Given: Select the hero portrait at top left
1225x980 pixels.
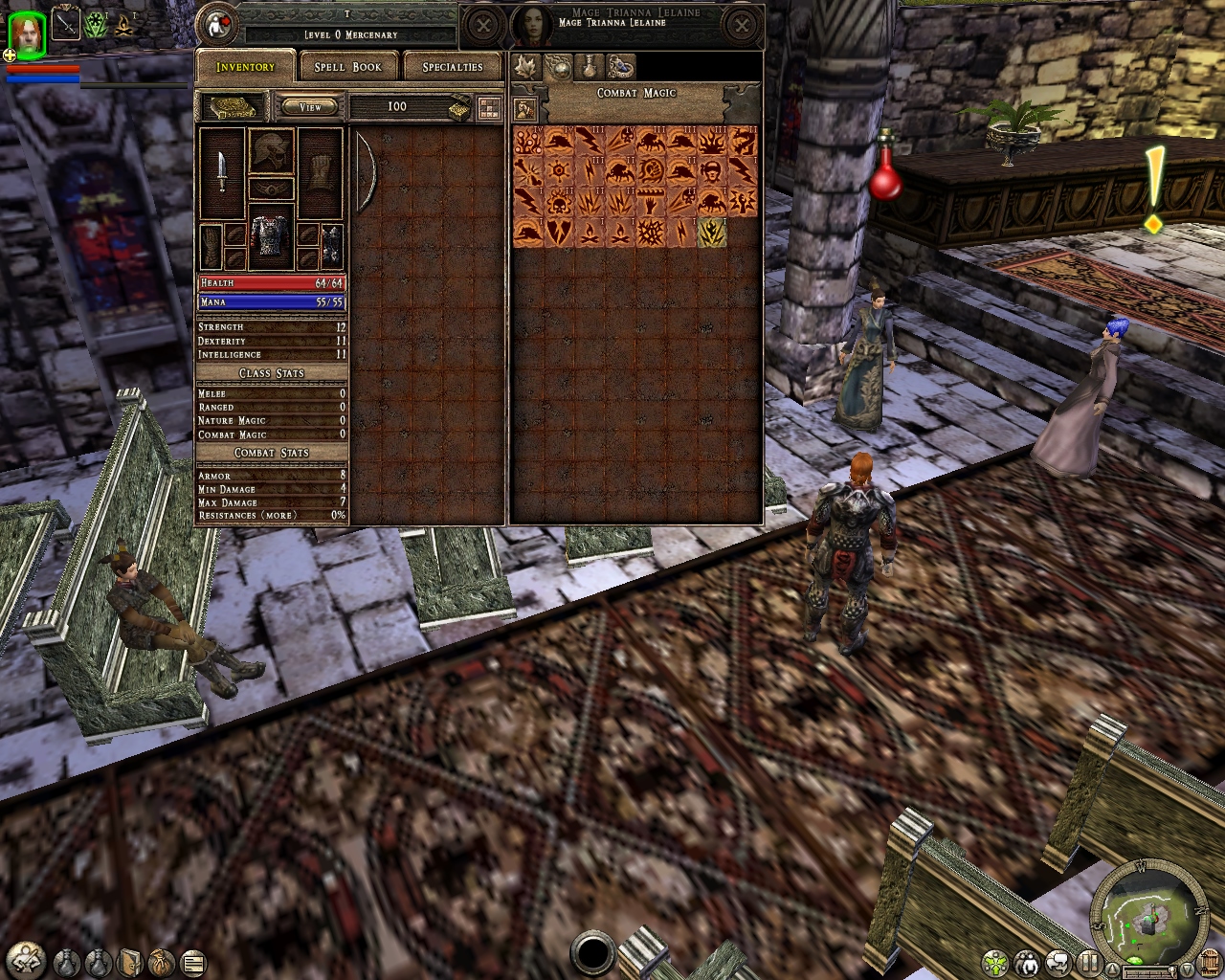Looking at the screenshot, I should pyautogui.click(x=26, y=34).
